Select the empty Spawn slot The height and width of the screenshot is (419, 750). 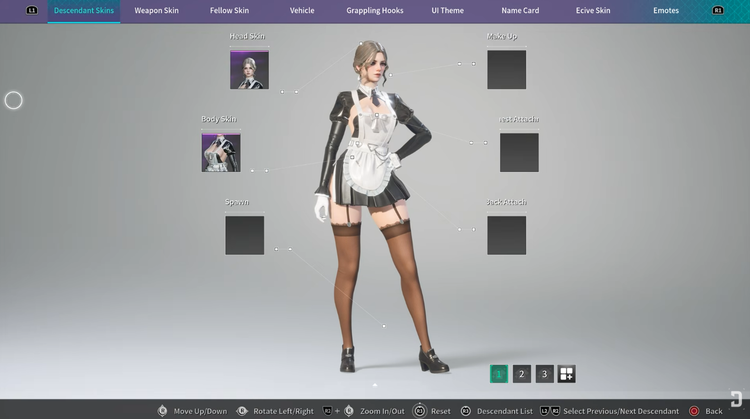coord(245,235)
